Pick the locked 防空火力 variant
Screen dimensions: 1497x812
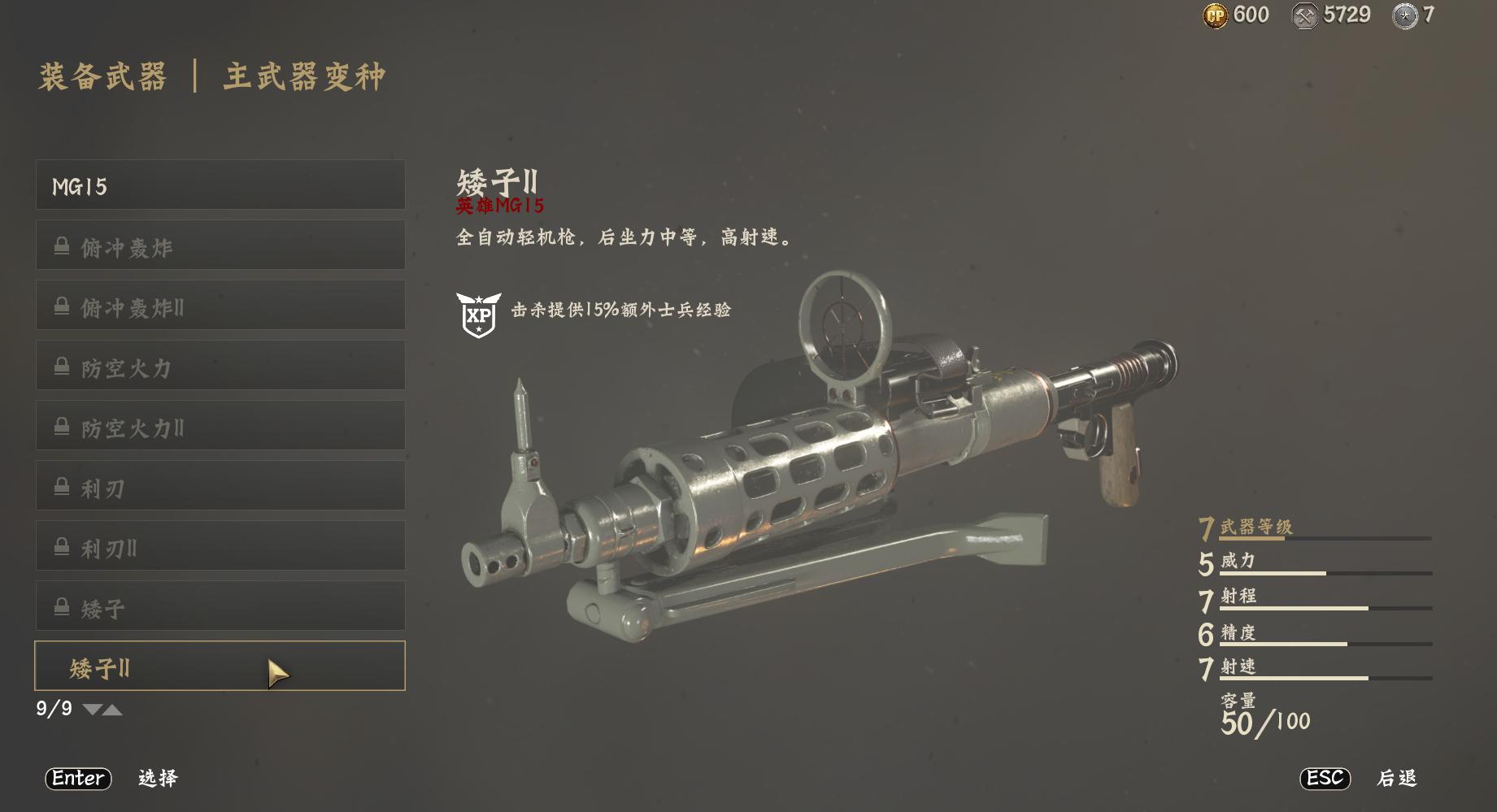(x=220, y=366)
